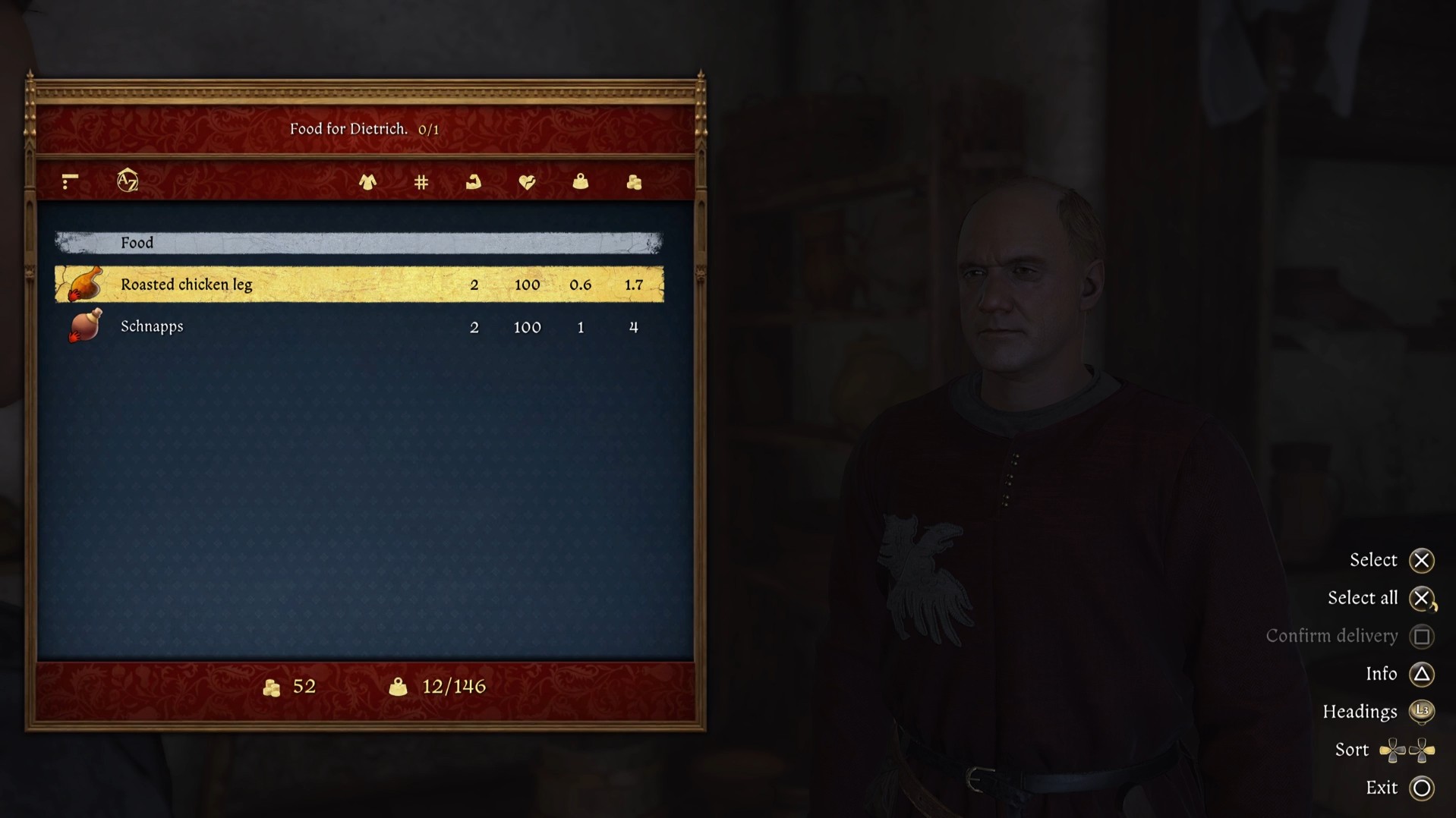Sort by the flexed arm column icon
The width and height of the screenshot is (1456, 818).
click(x=474, y=182)
